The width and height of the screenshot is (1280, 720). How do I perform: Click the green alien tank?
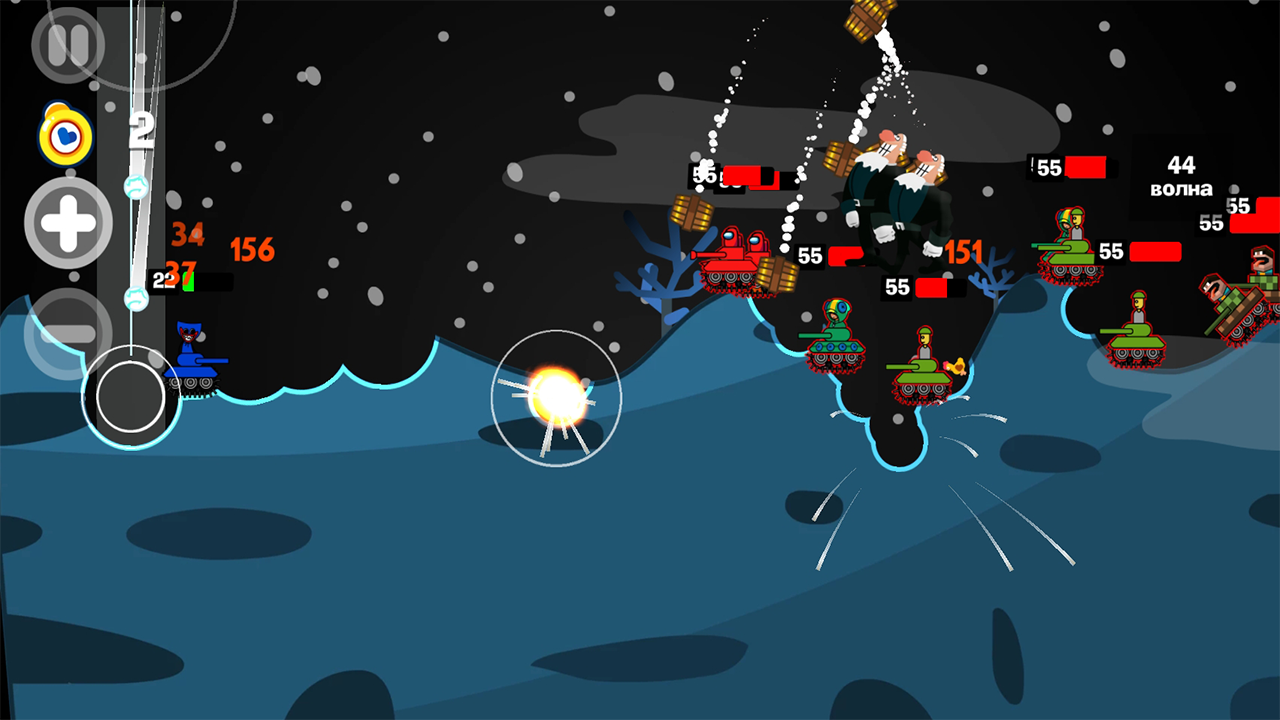point(838,340)
